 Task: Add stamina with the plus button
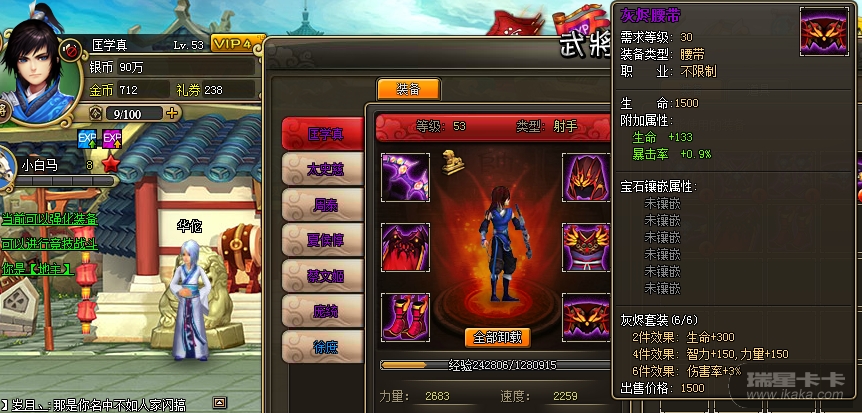[173, 113]
